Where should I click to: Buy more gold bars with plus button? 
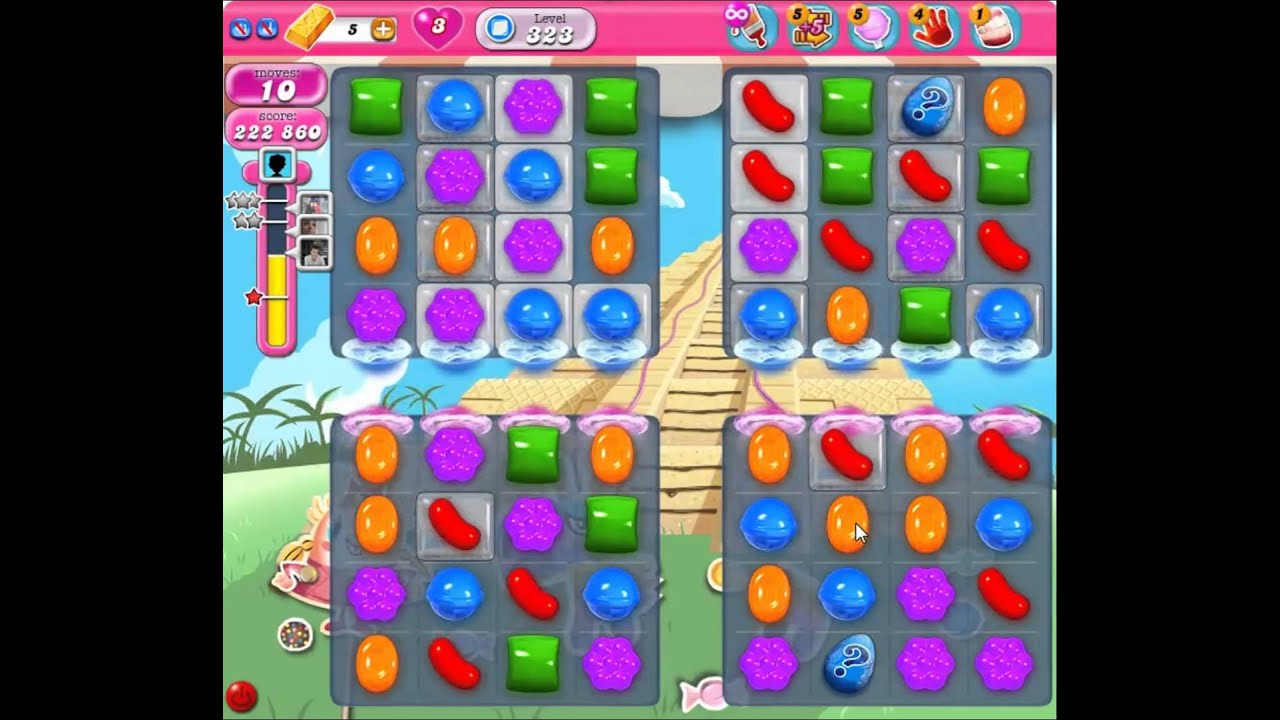(x=383, y=30)
